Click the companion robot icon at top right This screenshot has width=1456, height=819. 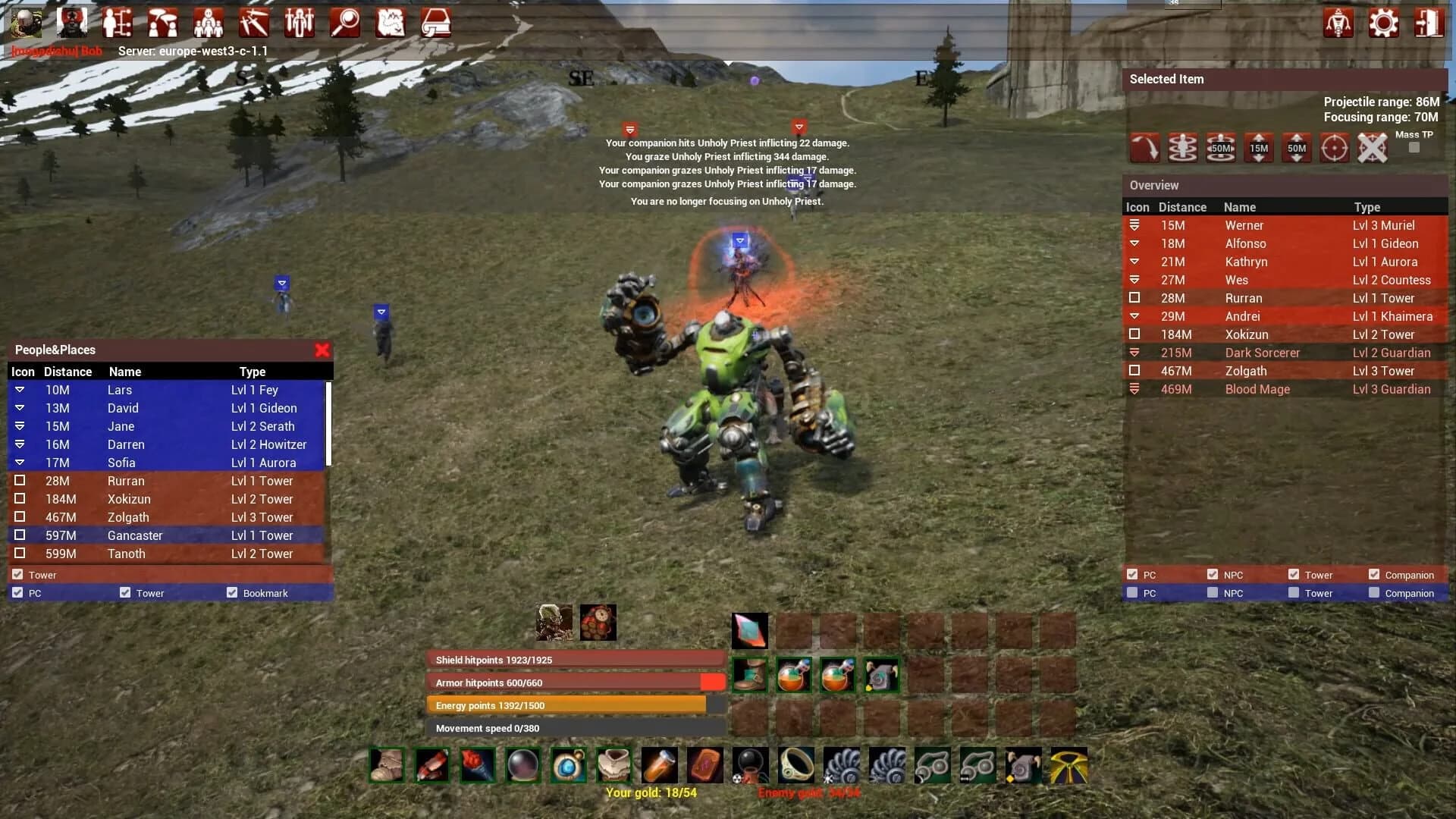[1338, 23]
